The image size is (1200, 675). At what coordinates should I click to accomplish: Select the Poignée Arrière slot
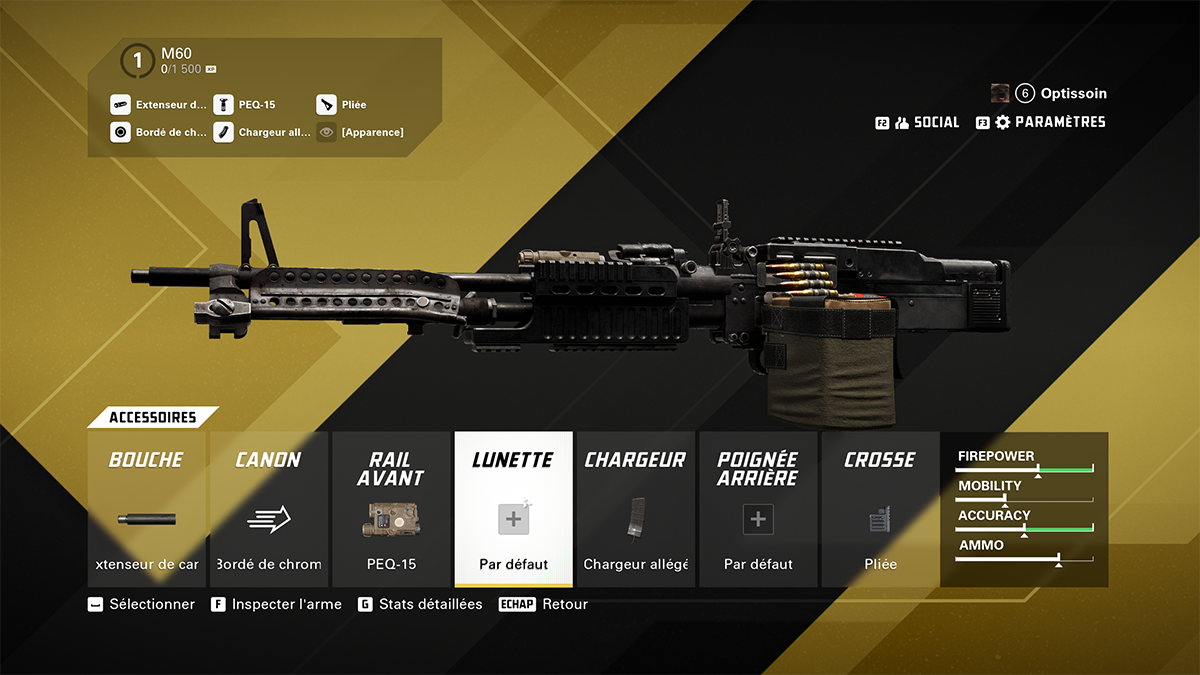[x=757, y=509]
